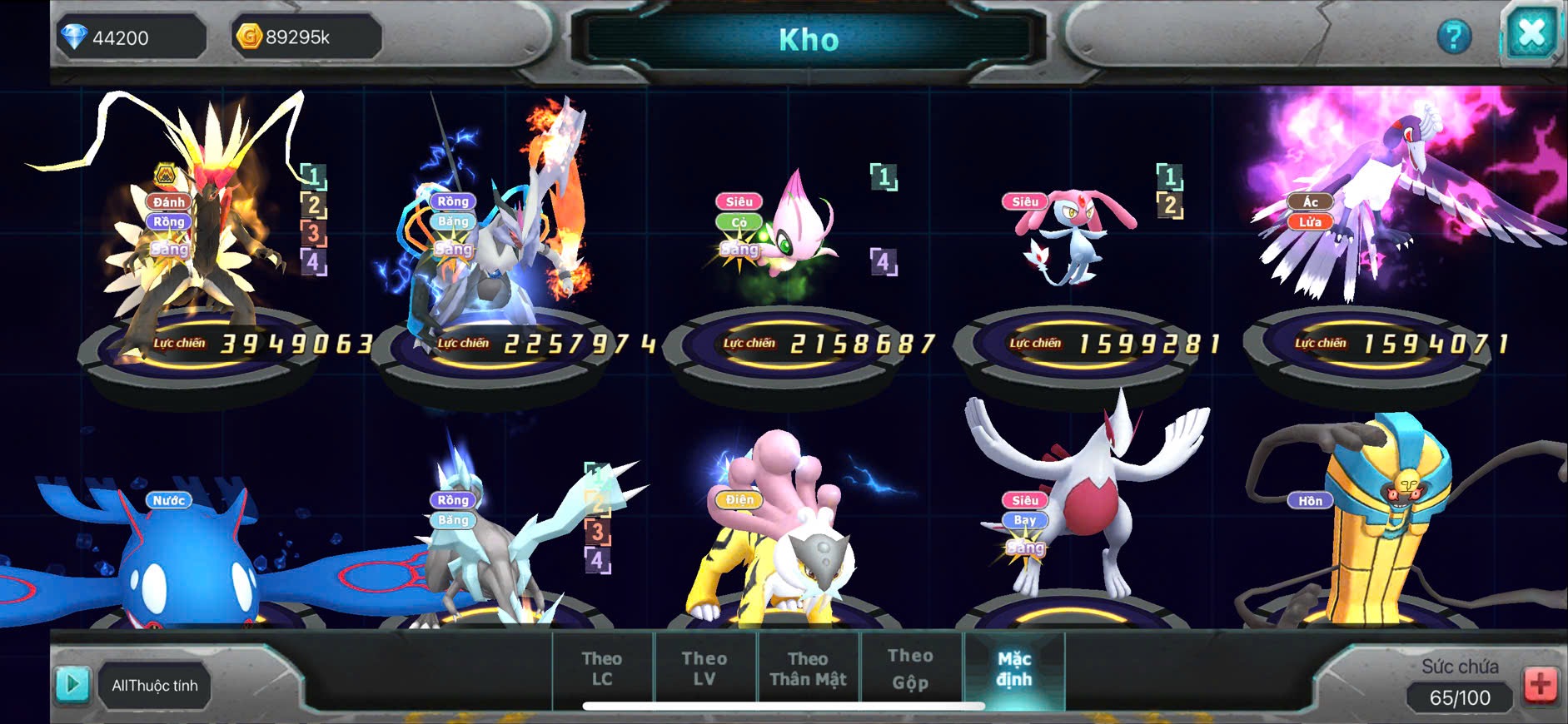Select the Theo Gộp tab

pyautogui.click(x=910, y=669)
